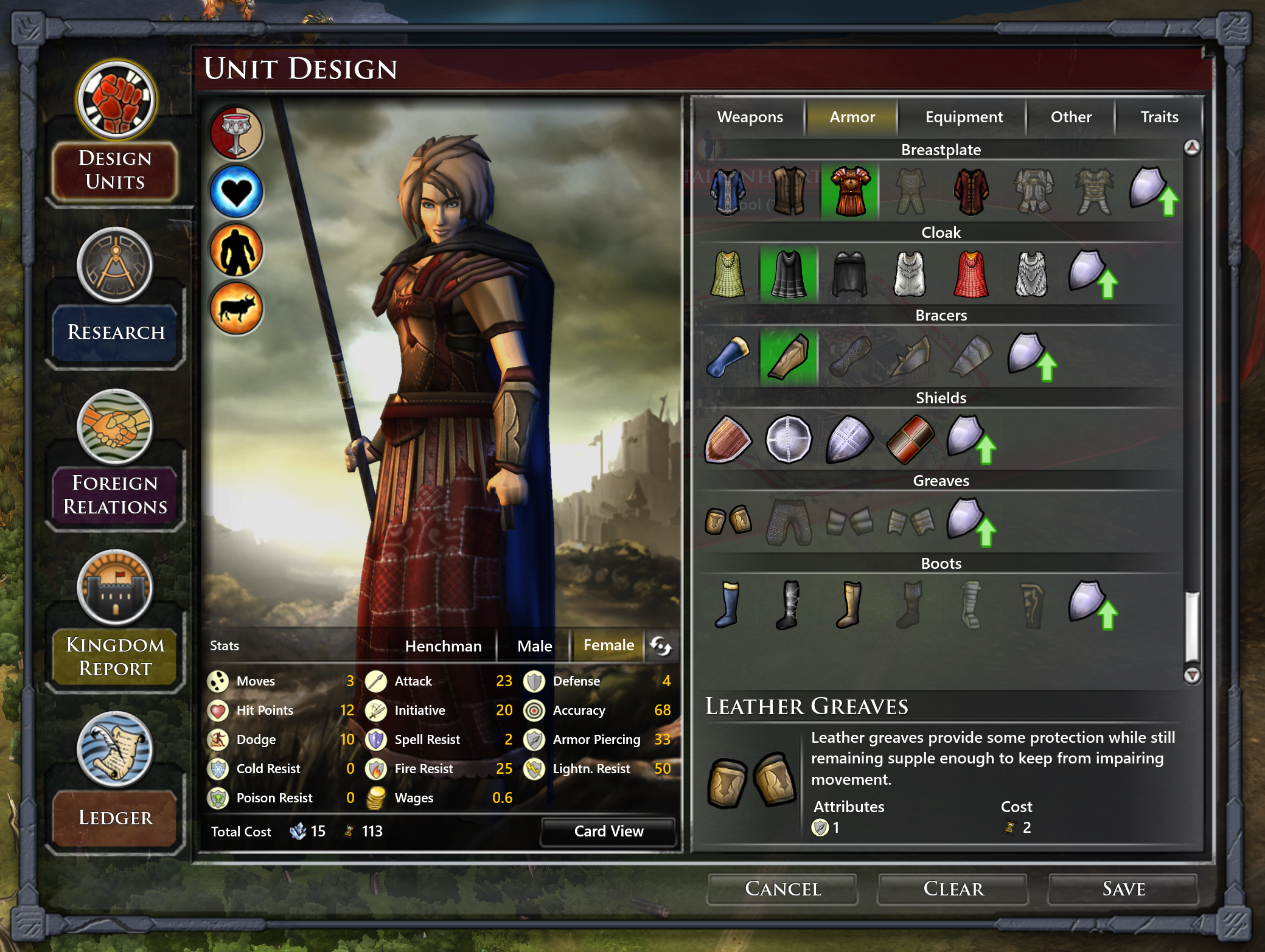Toggle to Card View
This screenshot has width=1265, height=952.
coord(608,831)
